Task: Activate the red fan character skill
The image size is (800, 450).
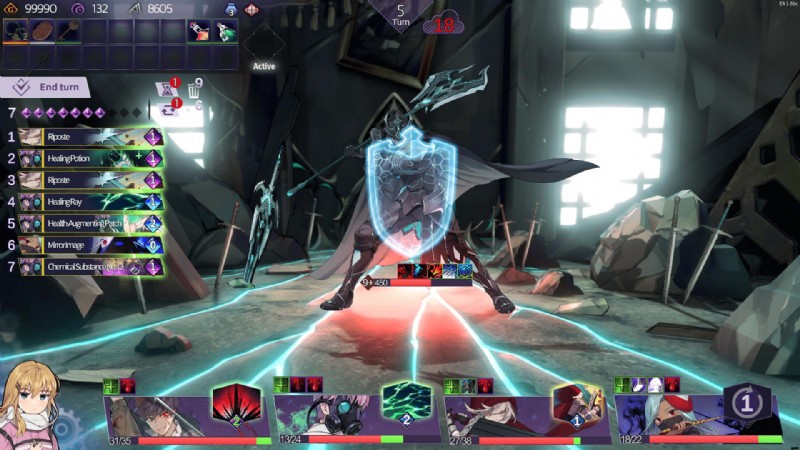Action: pos(237,405)
